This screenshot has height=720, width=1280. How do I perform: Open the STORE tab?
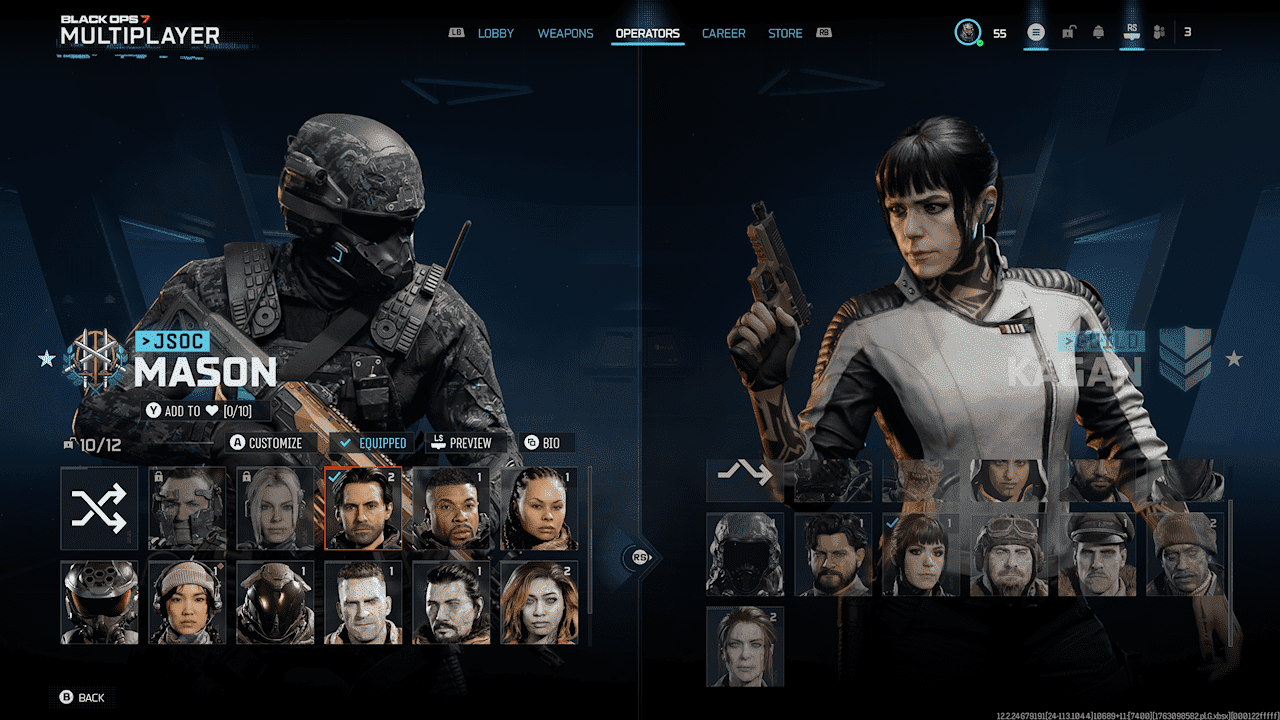coord(784,33)
